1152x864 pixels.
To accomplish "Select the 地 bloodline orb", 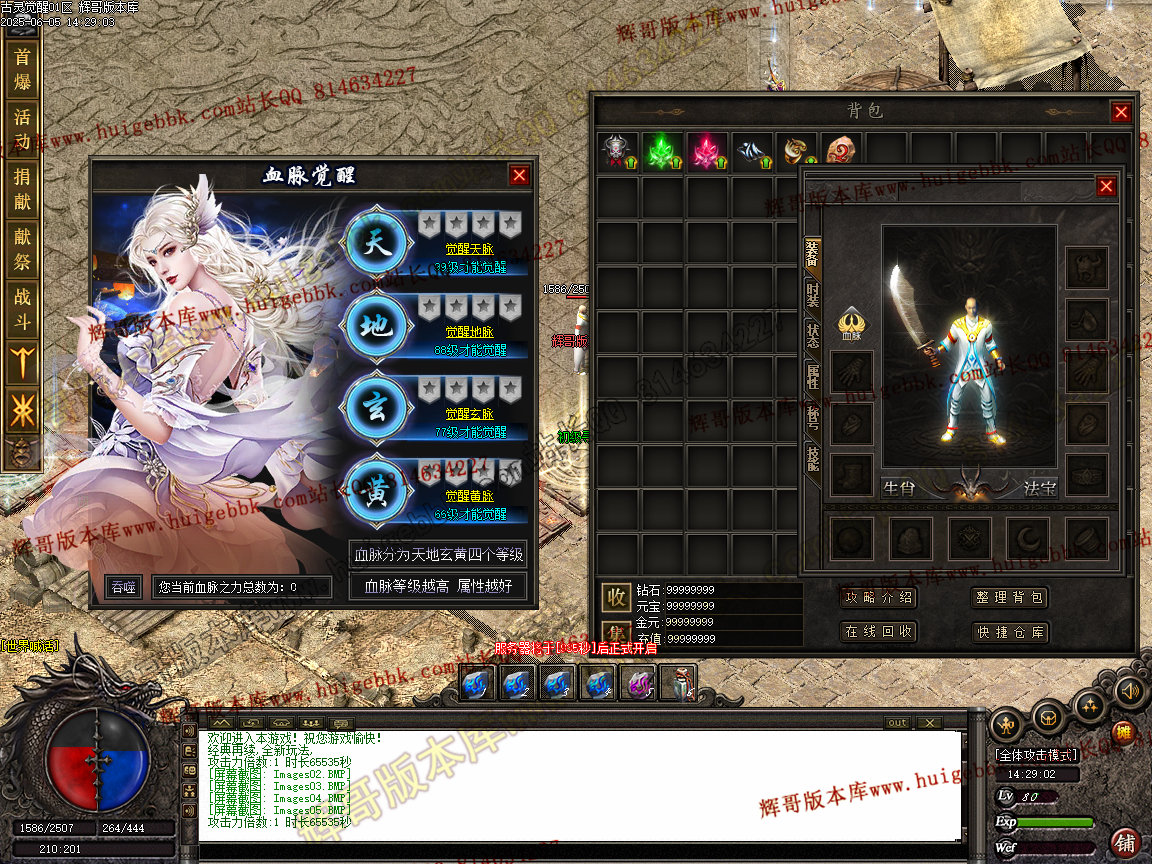I will coord(375,326).
